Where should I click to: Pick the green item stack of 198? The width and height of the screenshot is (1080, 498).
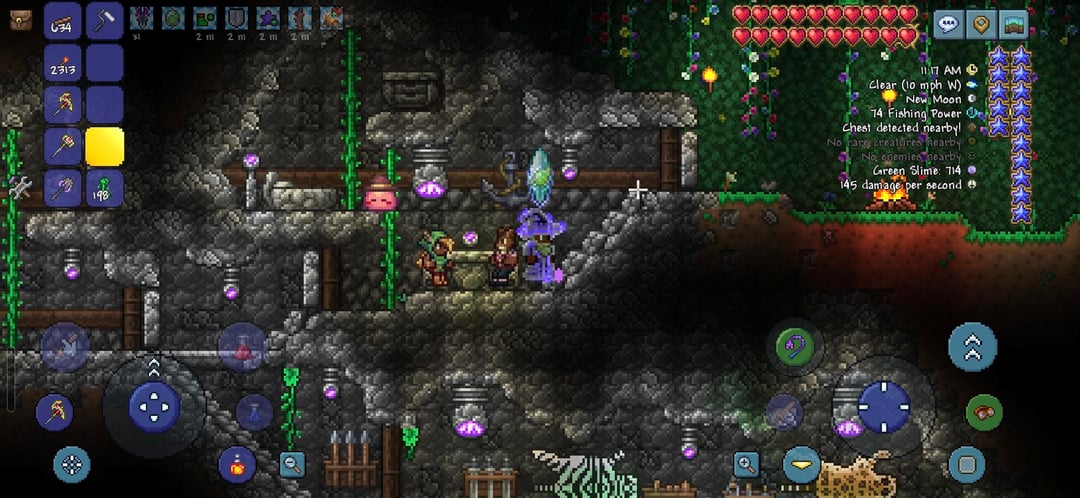tap(104, 188)
